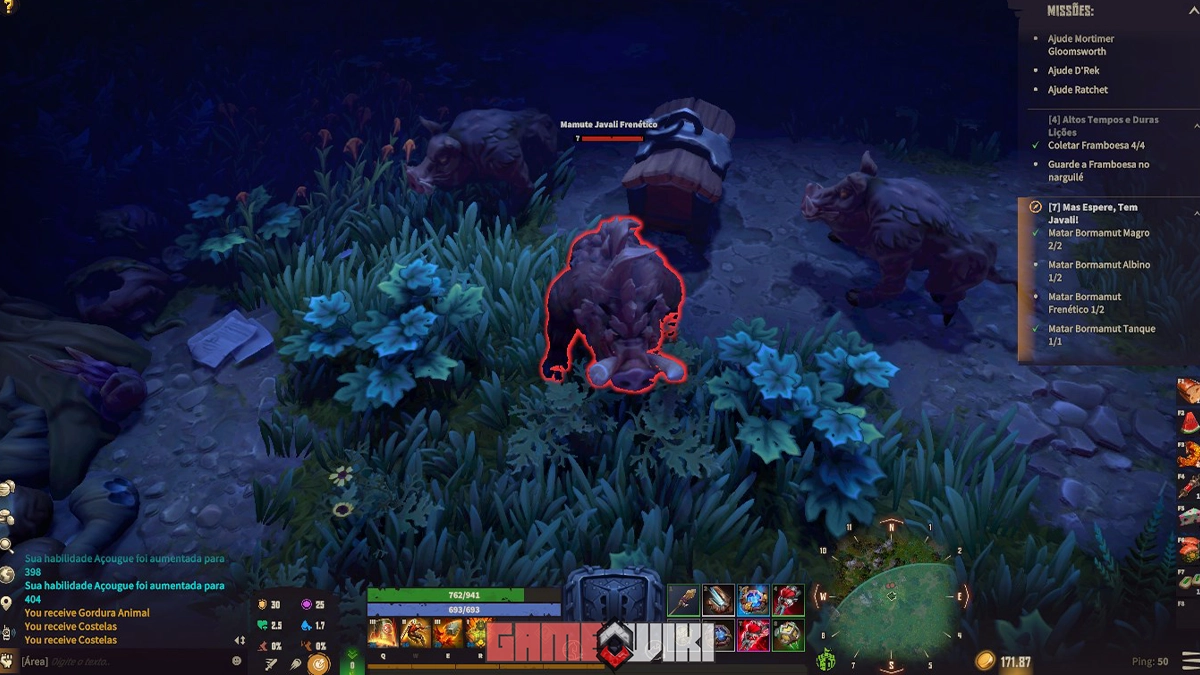The width and height of the screenshot is (1200, 675).
Task: Select the map pin chat channel icon
Action: (x=7, y=603)
